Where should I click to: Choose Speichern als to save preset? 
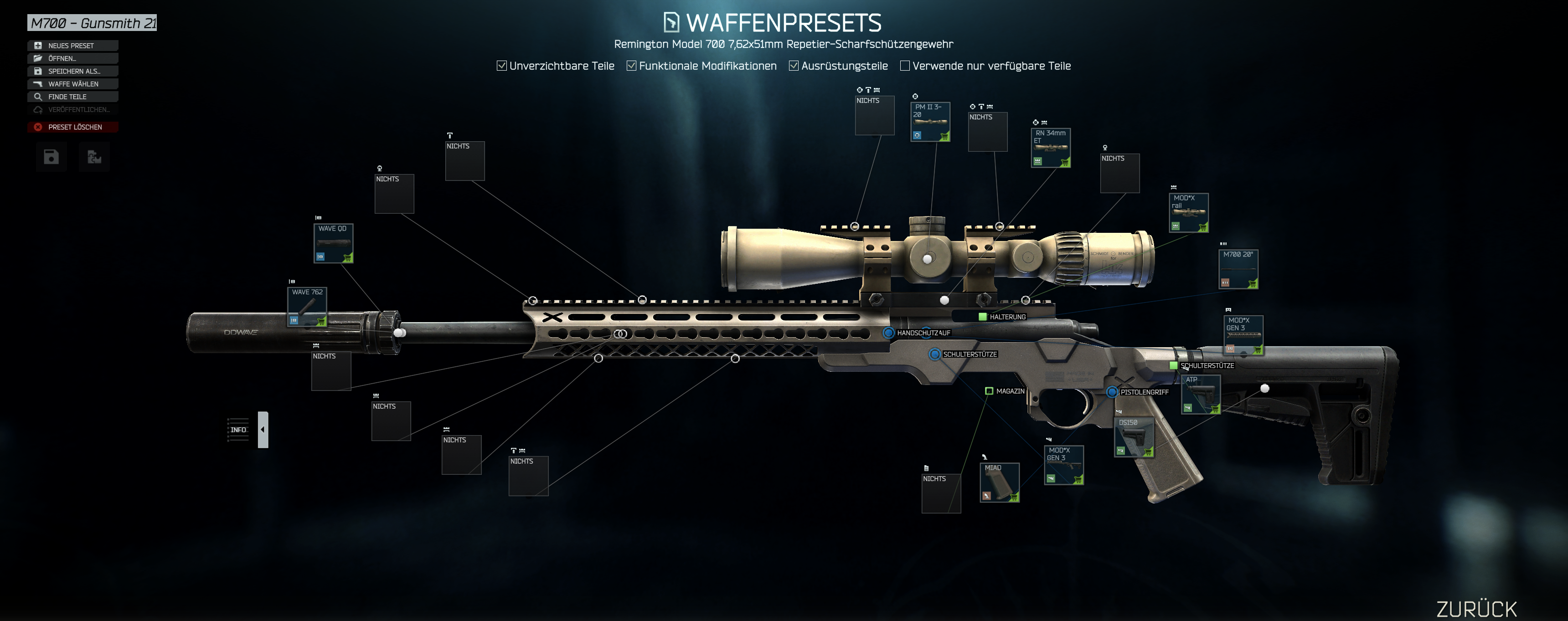coord(72,71)
